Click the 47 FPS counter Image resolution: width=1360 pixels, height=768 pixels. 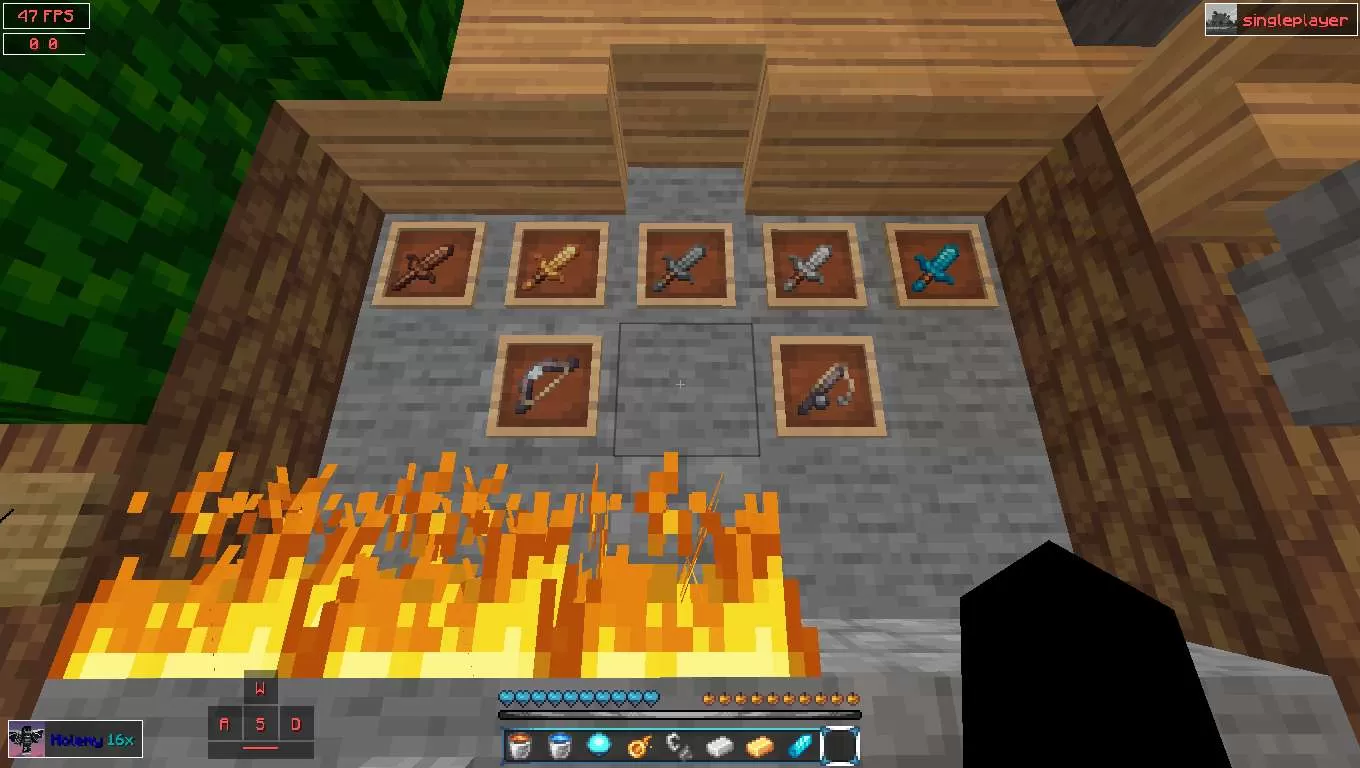coord(45,15)
